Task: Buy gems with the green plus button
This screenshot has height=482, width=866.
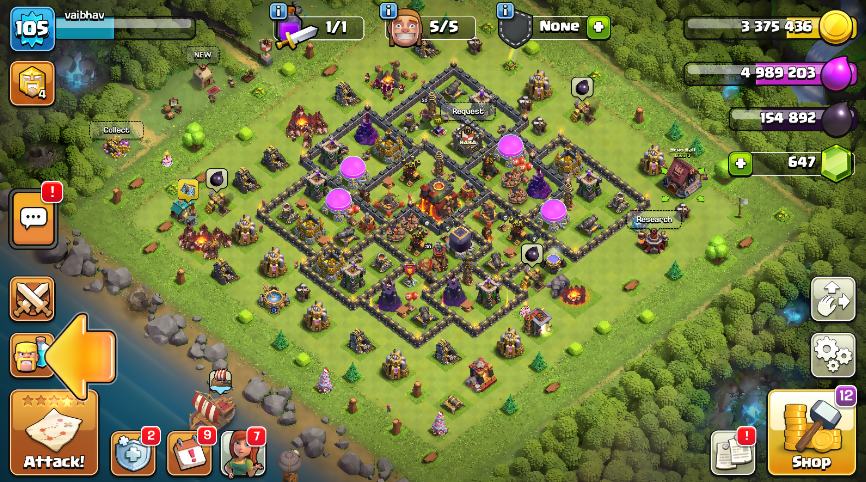Action: tap(740, 162)
